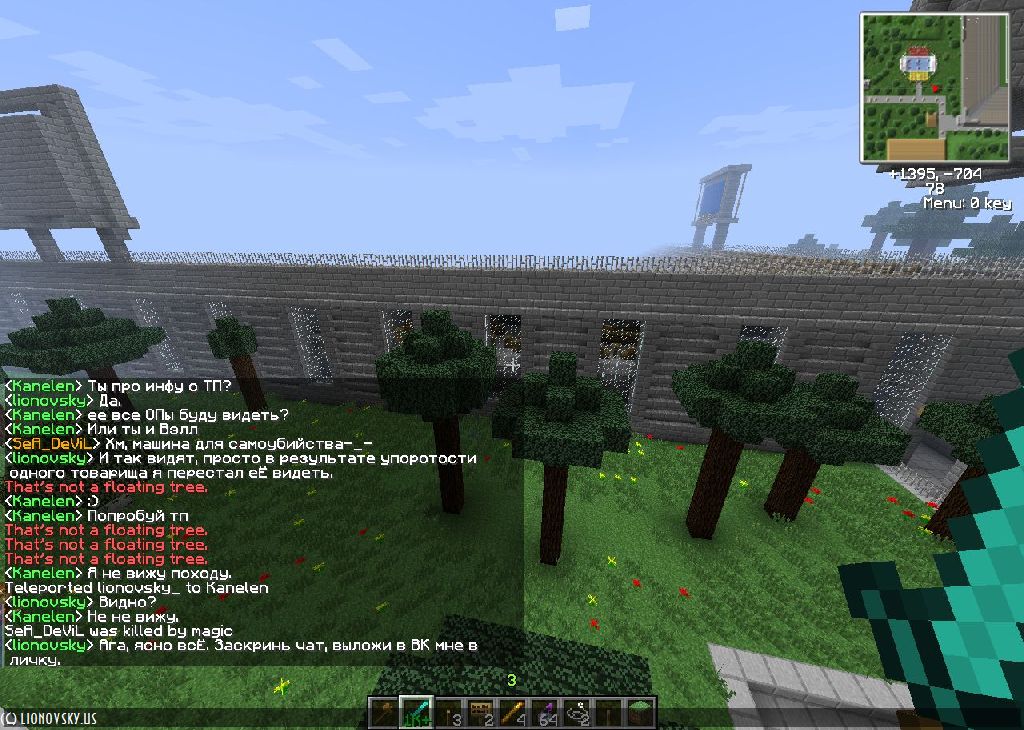Image resolution: width=1024 pixels, height=730 pixels.
Task: Select the blaze rod hotbar slot
Action: 513,713
